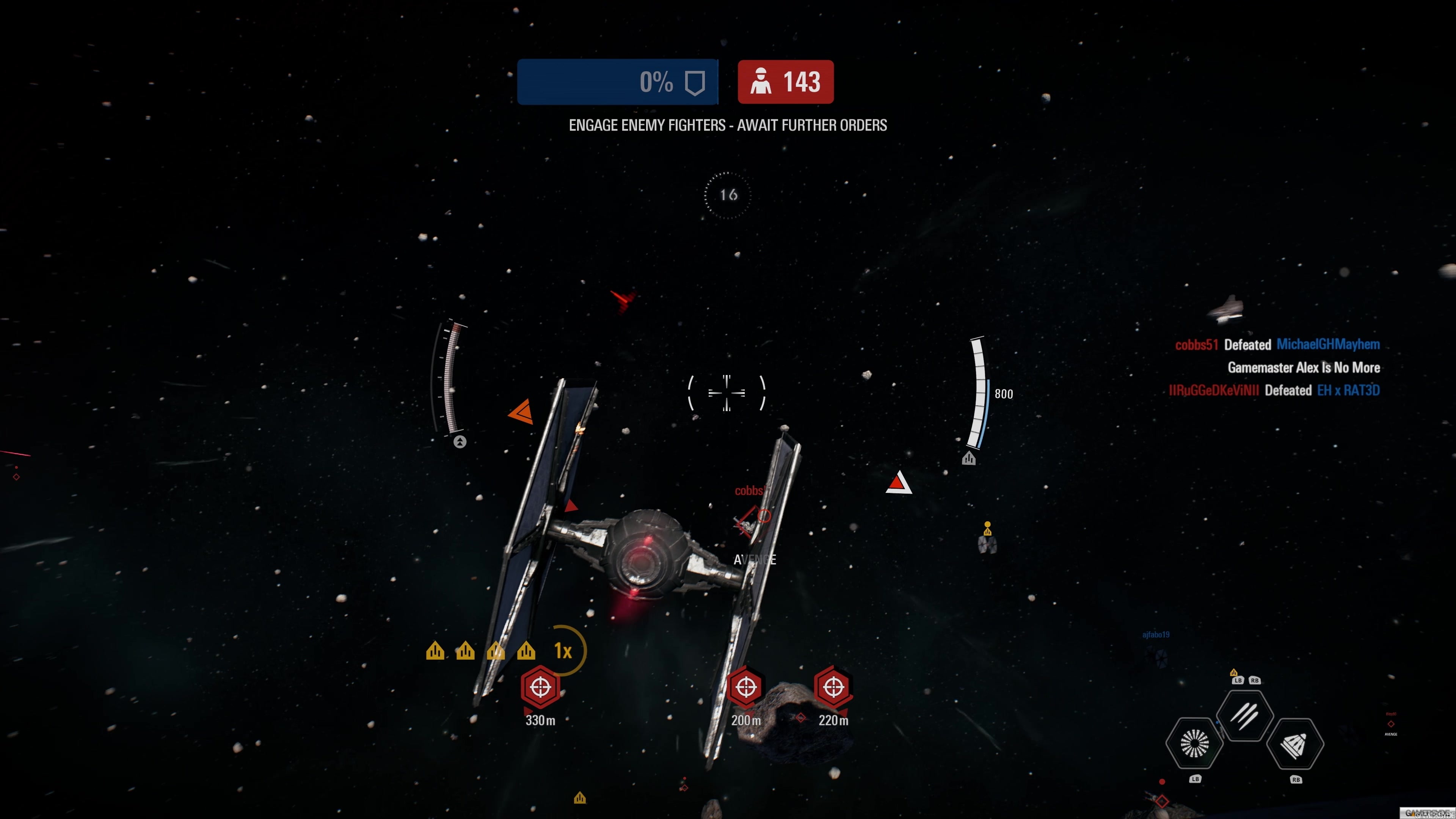Activate the afterburner turbine ability
1456x819 pixels.
(x=1194, y=743)
